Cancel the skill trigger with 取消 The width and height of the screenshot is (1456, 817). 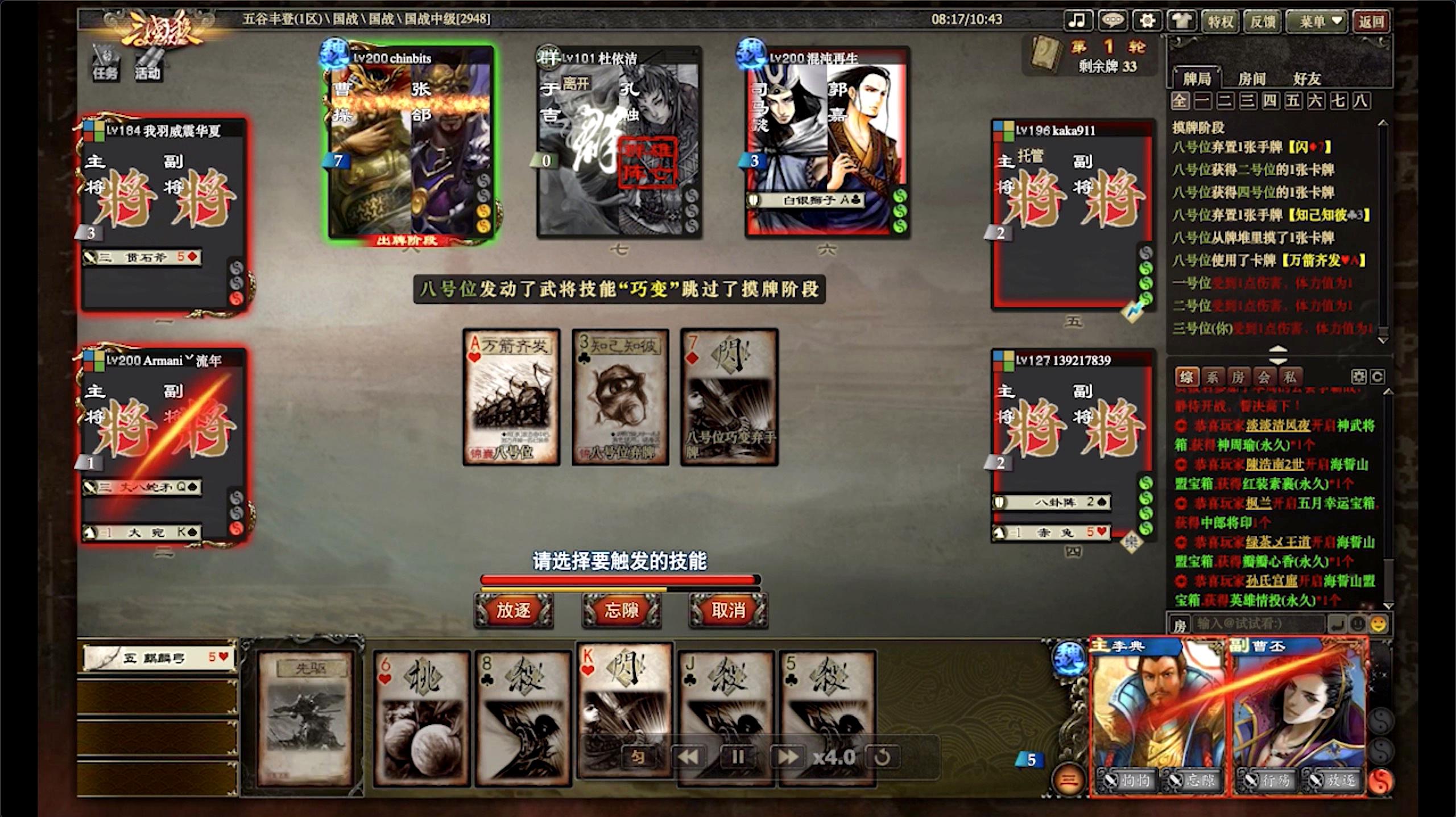tap(728, 610)
